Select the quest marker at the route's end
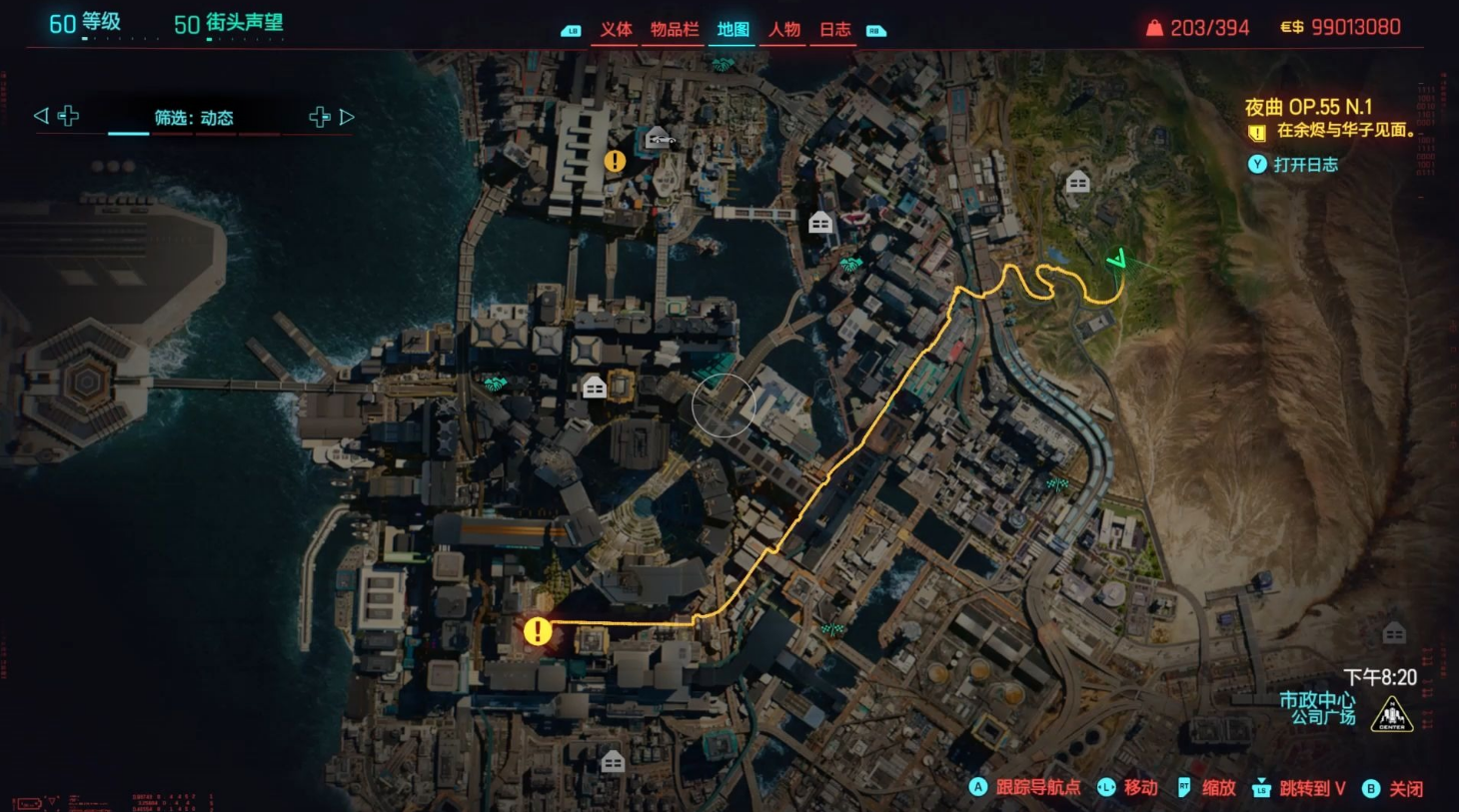The image size is (1459, 812). (538, 631)
